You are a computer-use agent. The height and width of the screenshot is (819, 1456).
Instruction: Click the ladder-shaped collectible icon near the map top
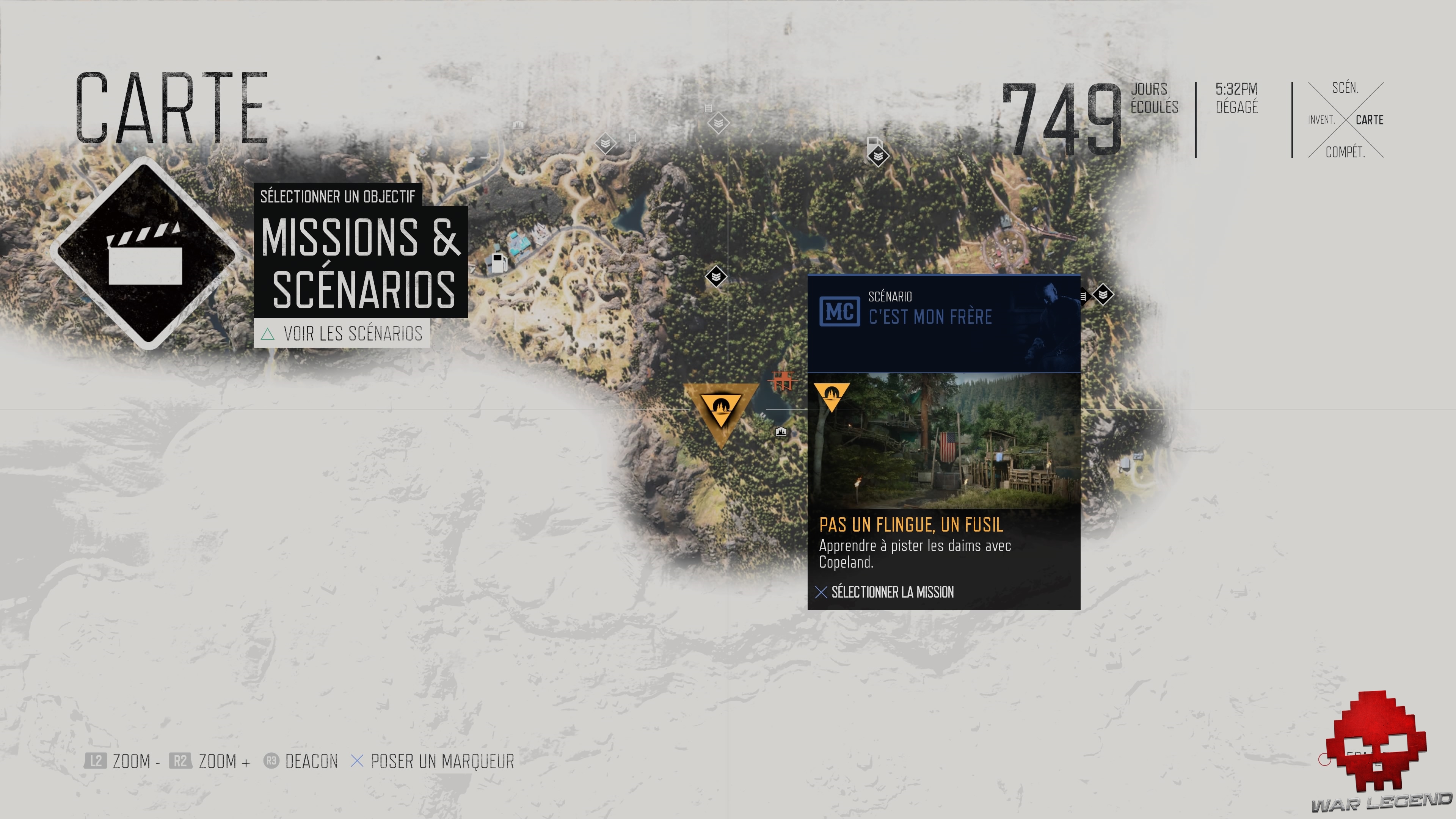click(x=709, y=108)
